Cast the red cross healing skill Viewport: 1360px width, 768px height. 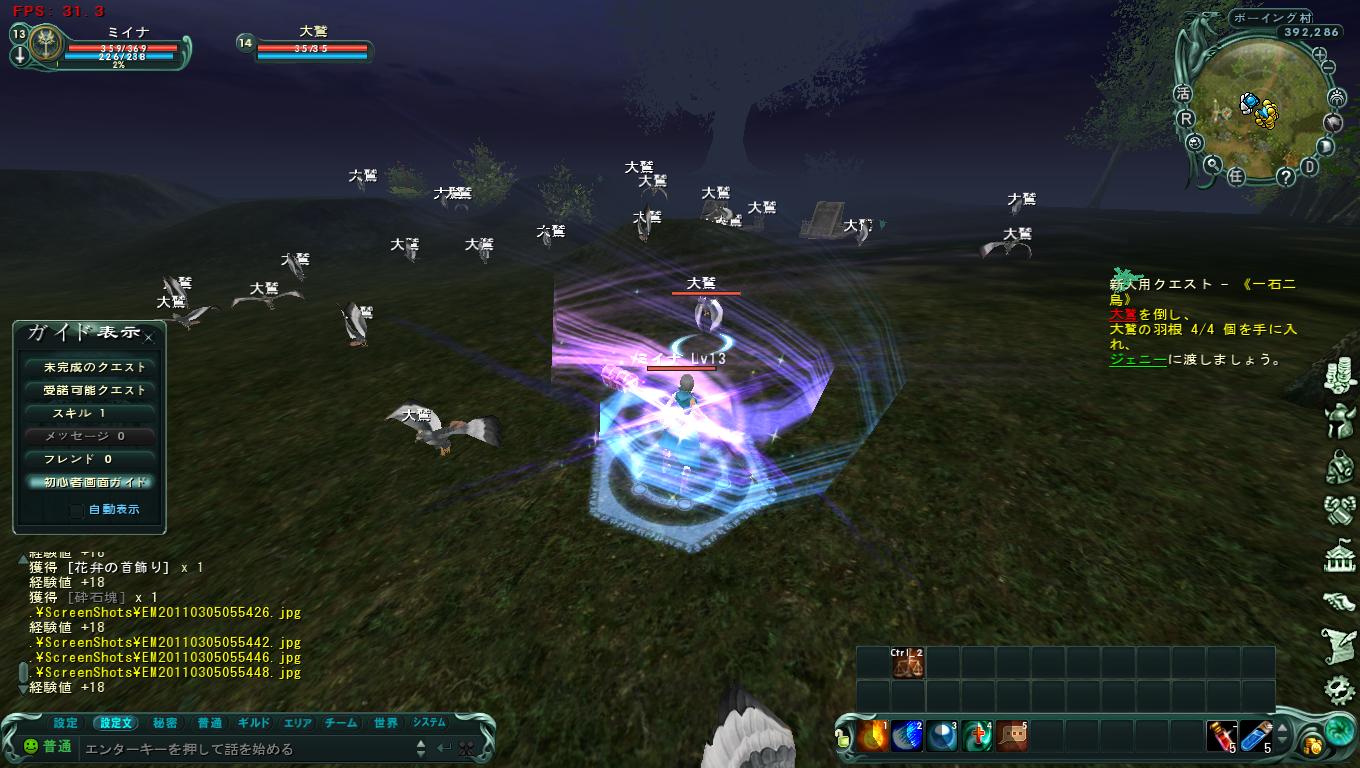click(977, 737)
